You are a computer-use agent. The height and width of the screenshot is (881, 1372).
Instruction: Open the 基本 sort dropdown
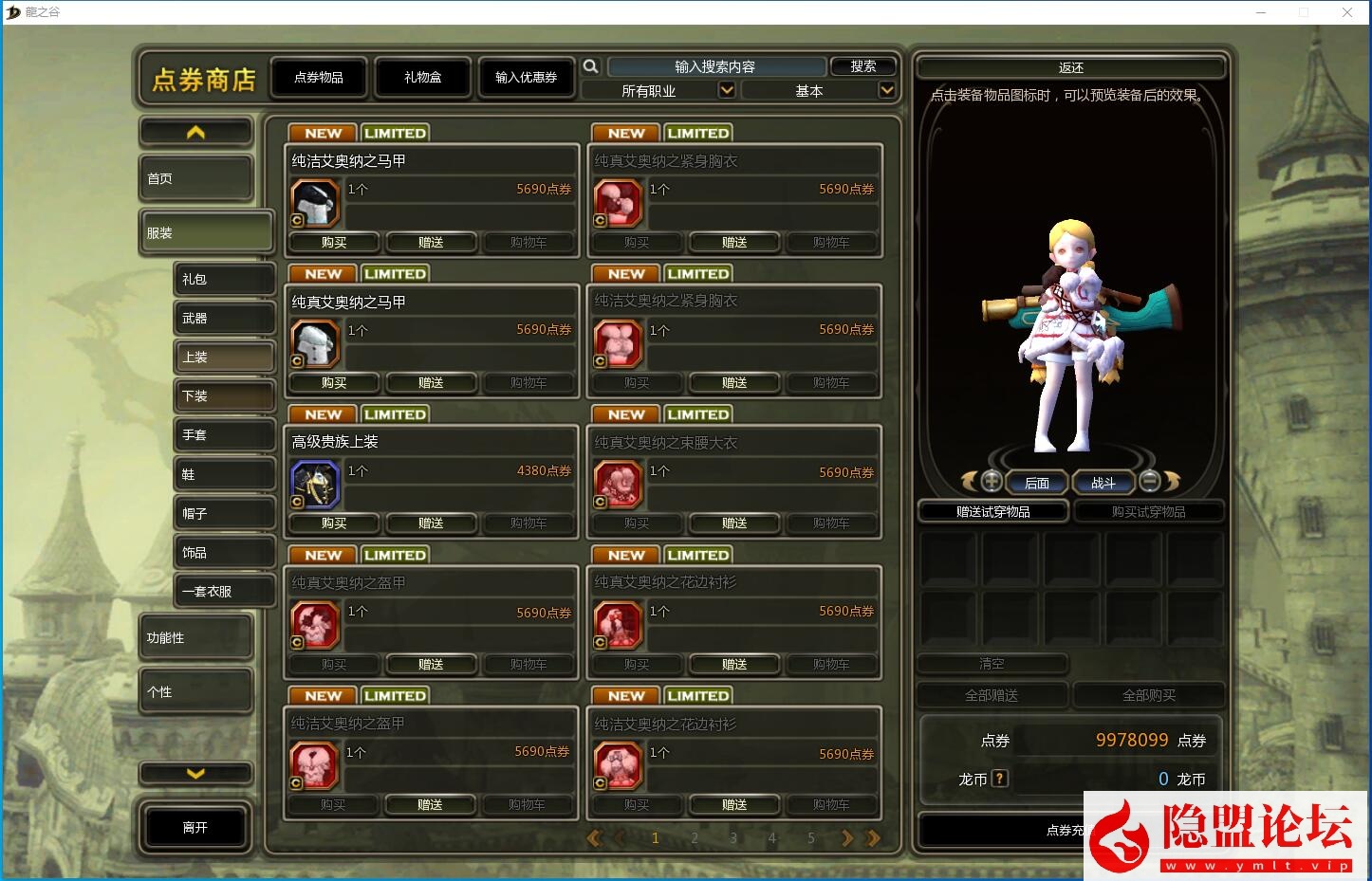coord(818,91)
